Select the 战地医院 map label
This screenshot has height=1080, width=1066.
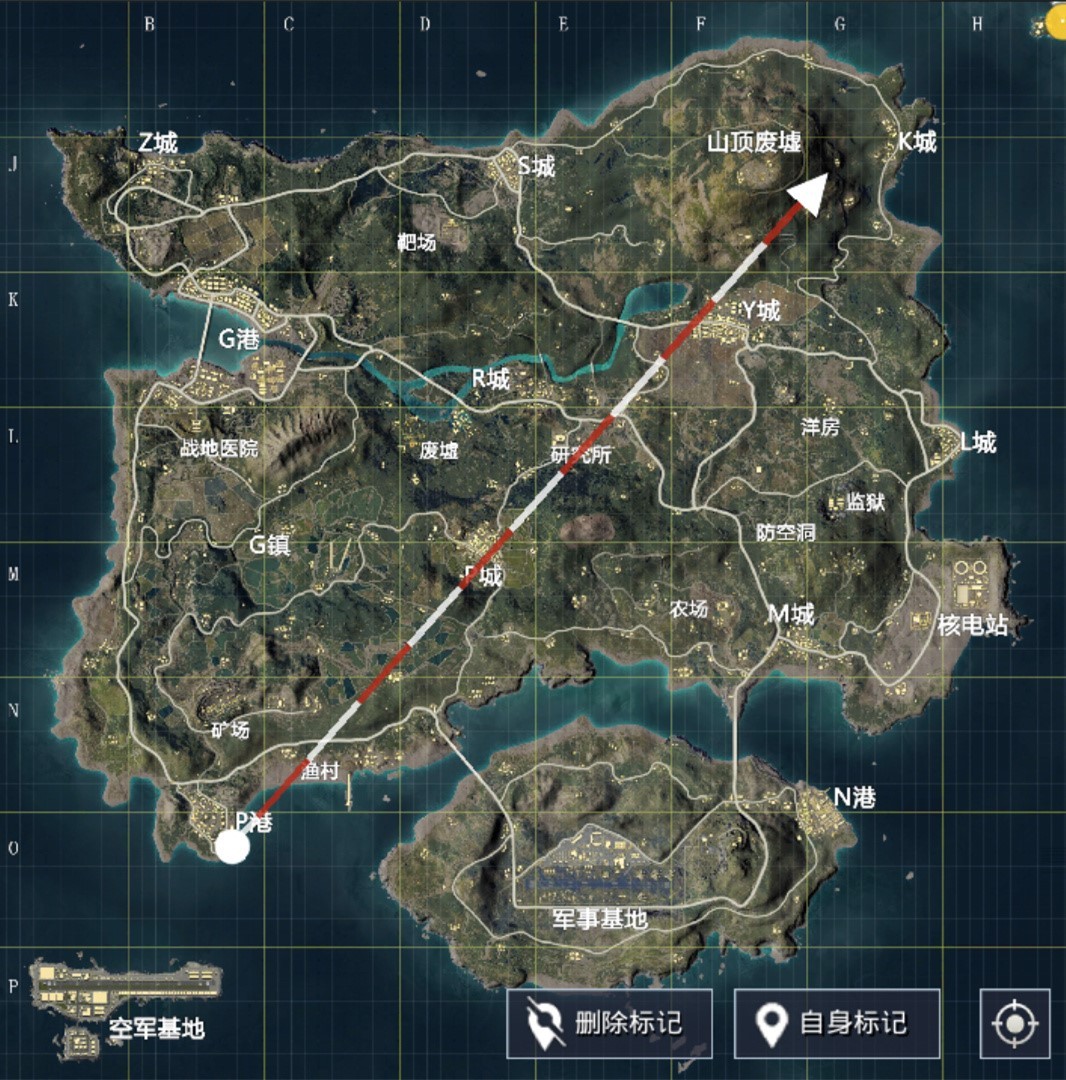click(217, 449)
